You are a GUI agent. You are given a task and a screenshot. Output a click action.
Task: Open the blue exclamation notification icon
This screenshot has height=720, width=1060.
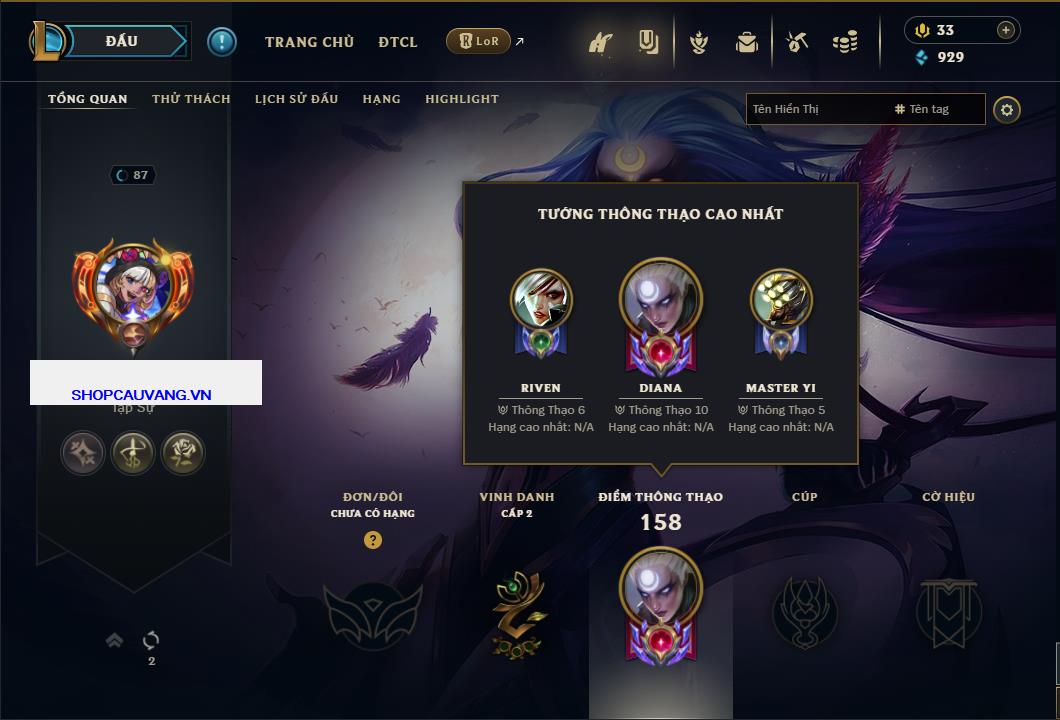pyautogui.click(x=222, y=41)
